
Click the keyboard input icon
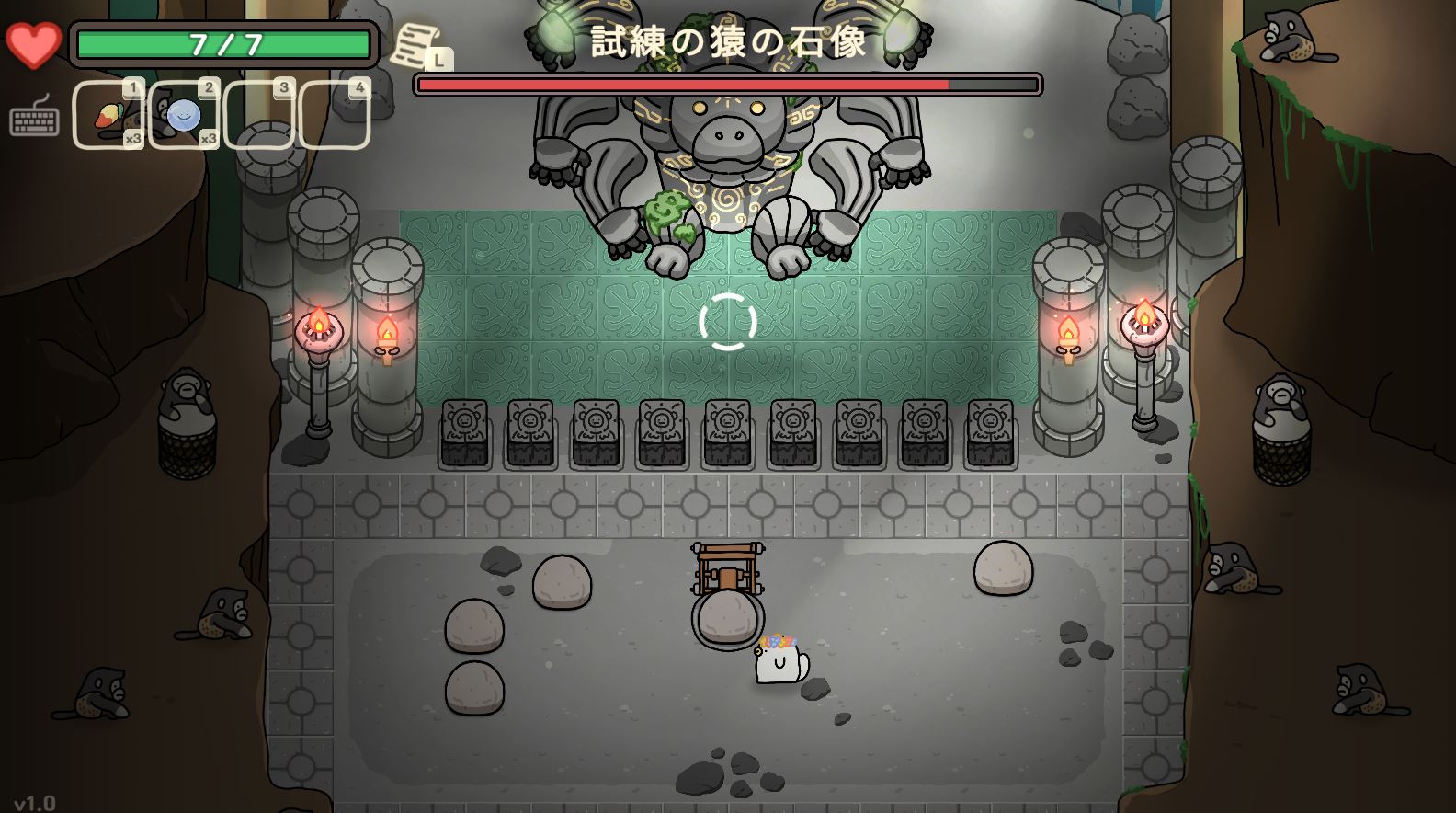pyautogui.click(x=35, y=117)
